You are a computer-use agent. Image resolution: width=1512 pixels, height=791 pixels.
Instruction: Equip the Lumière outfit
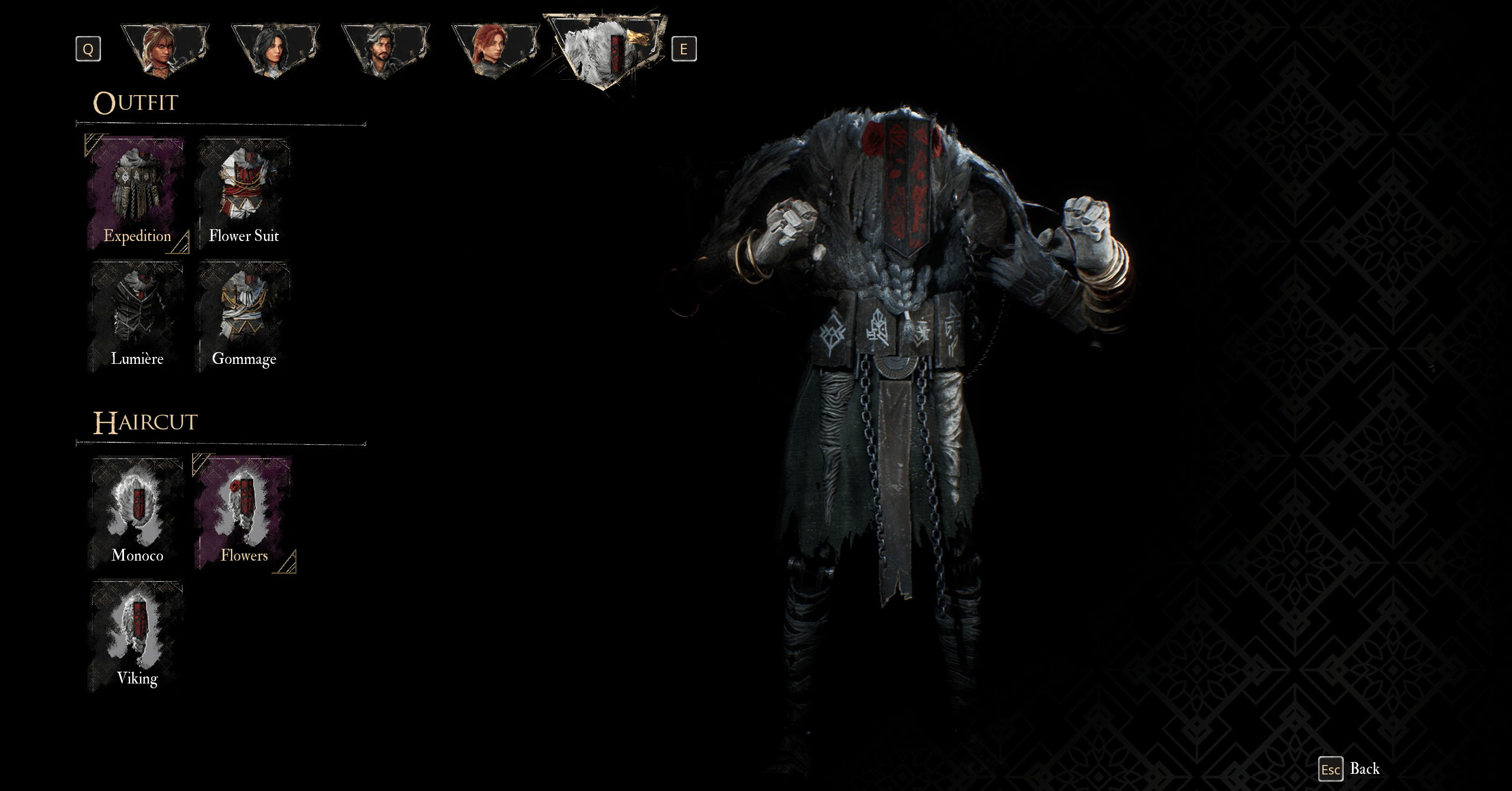point(137,317)
